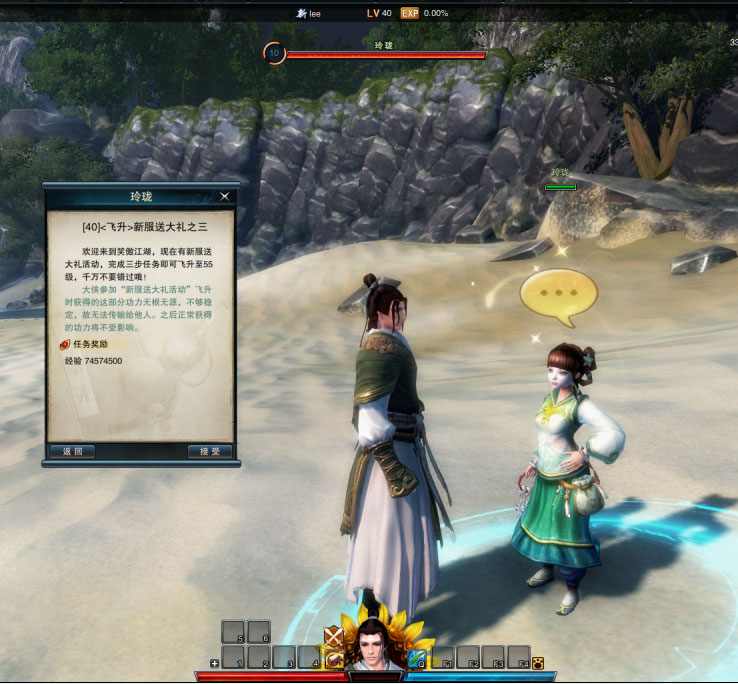
Task: Select hotbar slot 6
Action: click(x=259, y=632)
